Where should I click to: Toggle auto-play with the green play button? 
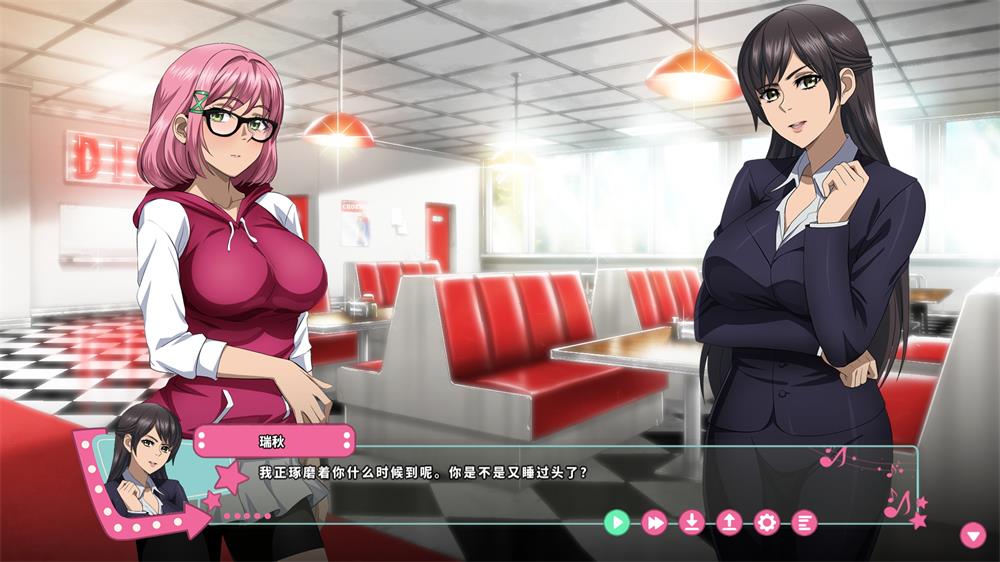[617, 521]
